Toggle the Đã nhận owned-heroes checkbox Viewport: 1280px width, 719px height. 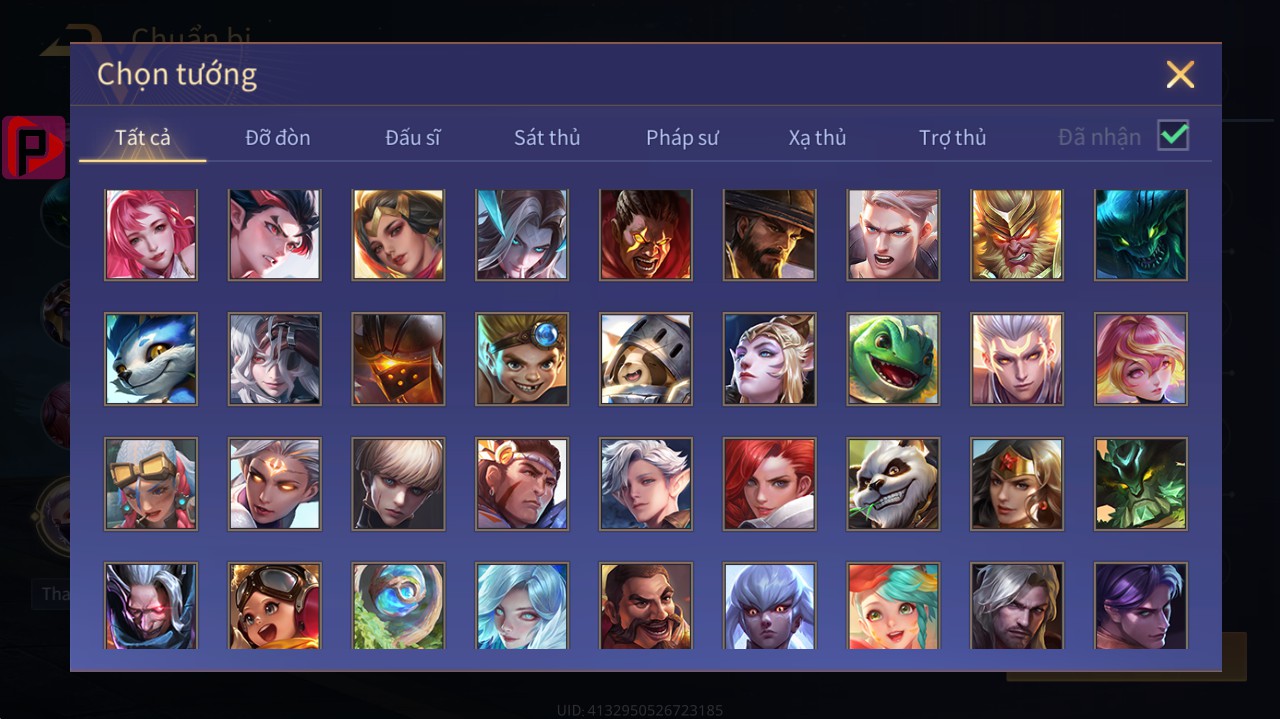[1173, 135]
